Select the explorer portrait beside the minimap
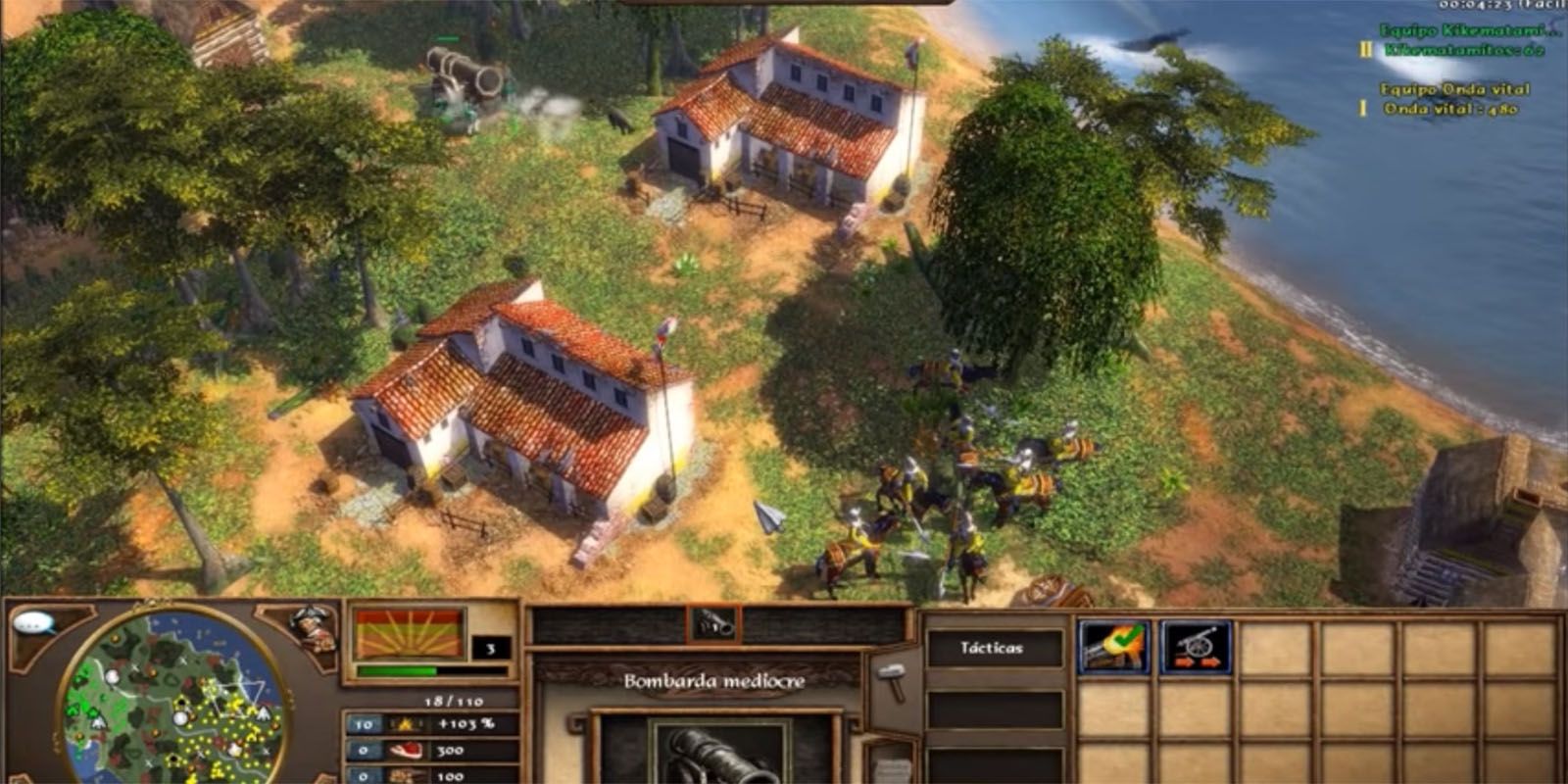 point(314,628)
